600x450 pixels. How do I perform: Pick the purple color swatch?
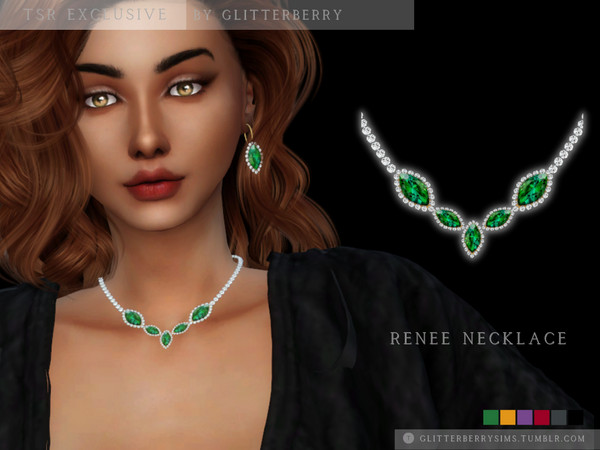tap(524, 417)
